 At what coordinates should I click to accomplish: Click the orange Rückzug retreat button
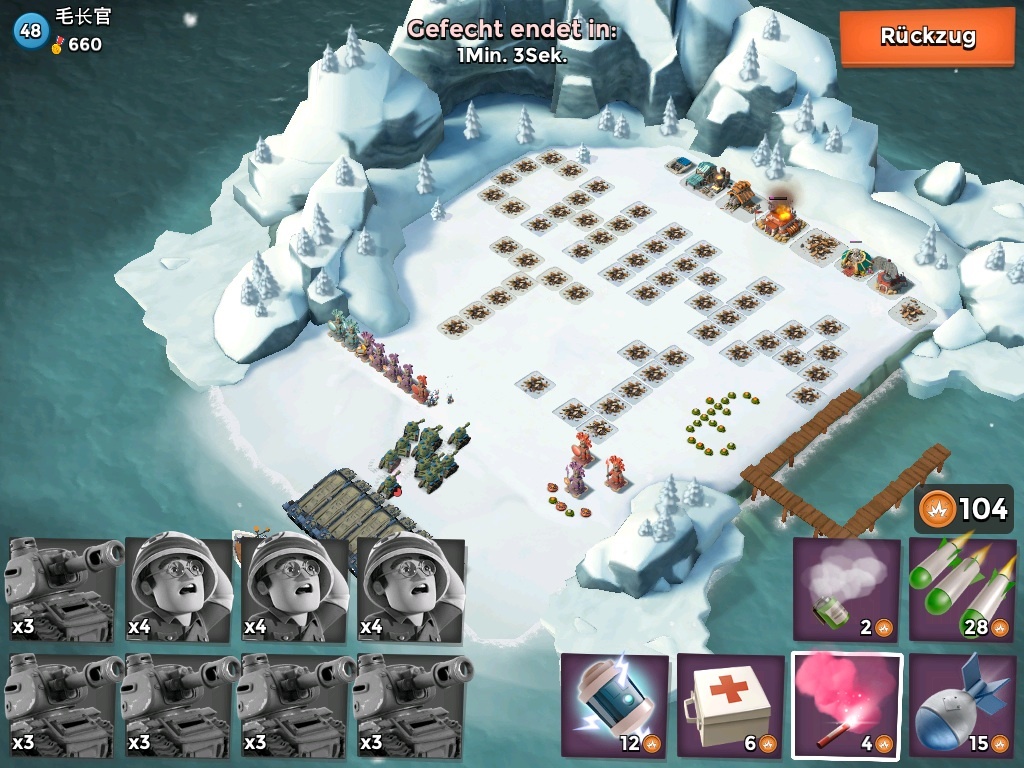click(x=927, y=37)
